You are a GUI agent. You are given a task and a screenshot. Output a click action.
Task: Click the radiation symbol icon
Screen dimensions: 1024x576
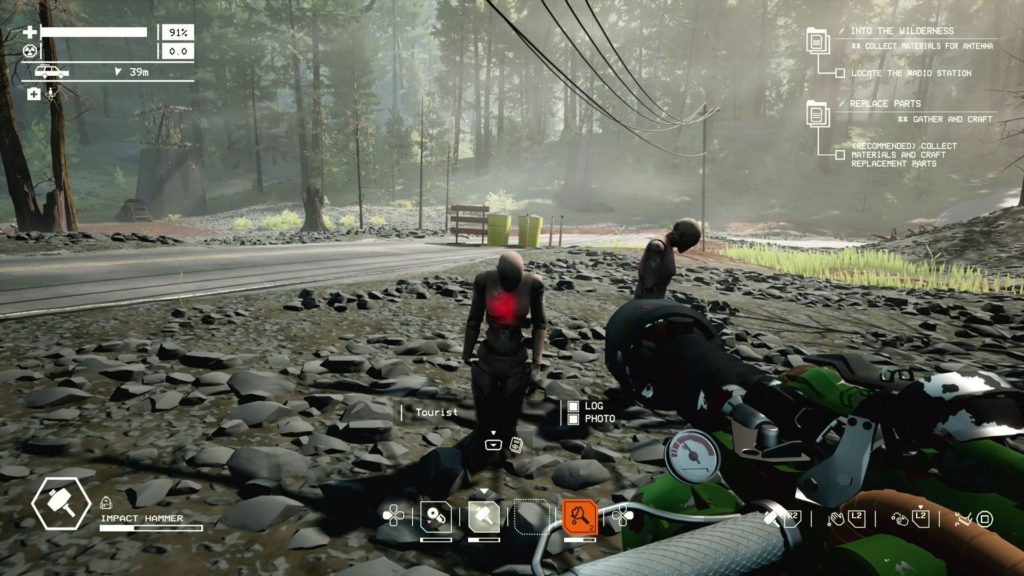point(29,51)
